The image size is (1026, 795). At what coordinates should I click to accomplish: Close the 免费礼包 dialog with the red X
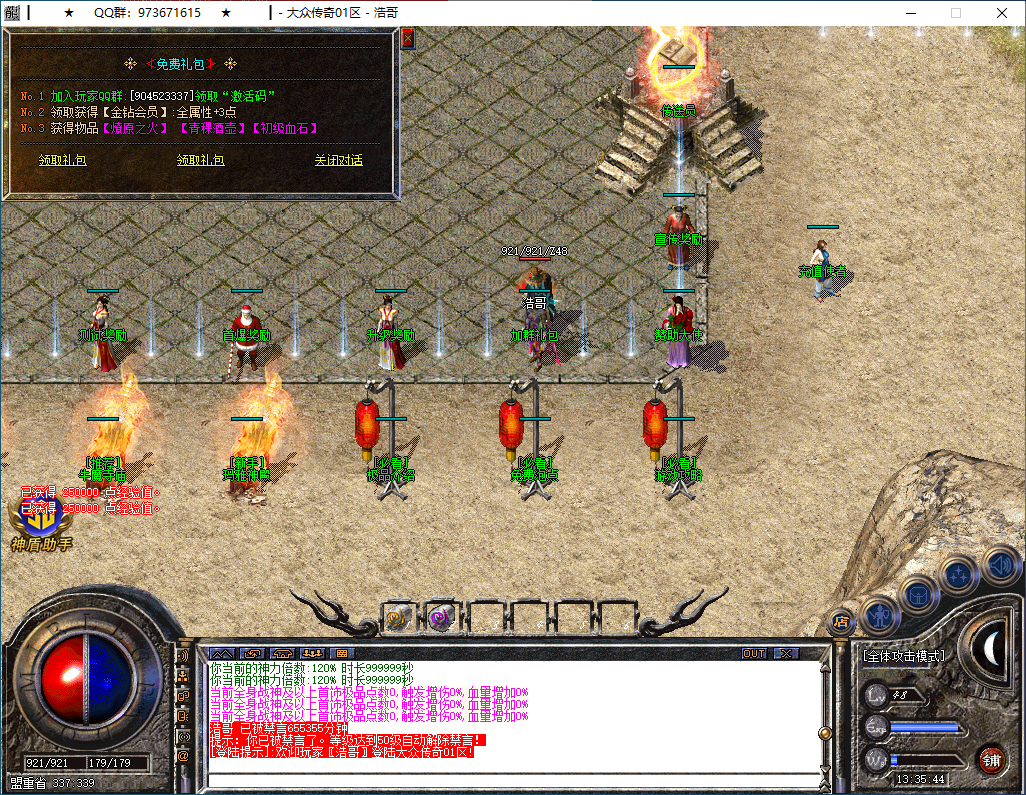coord(407,38)
